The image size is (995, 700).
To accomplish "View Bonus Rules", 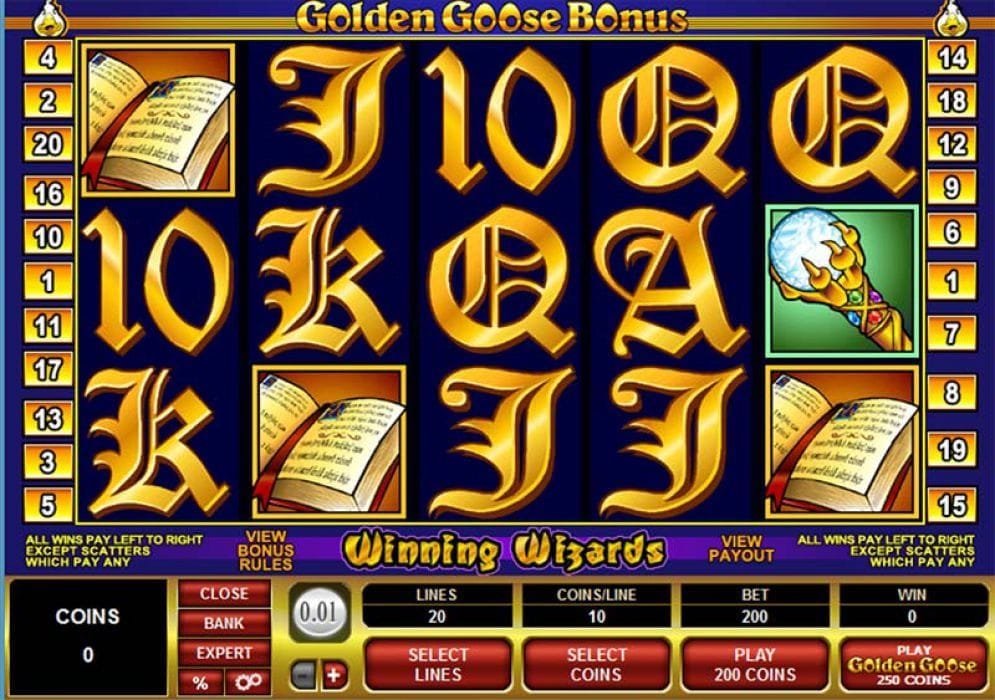I will [x=265, y=550].
